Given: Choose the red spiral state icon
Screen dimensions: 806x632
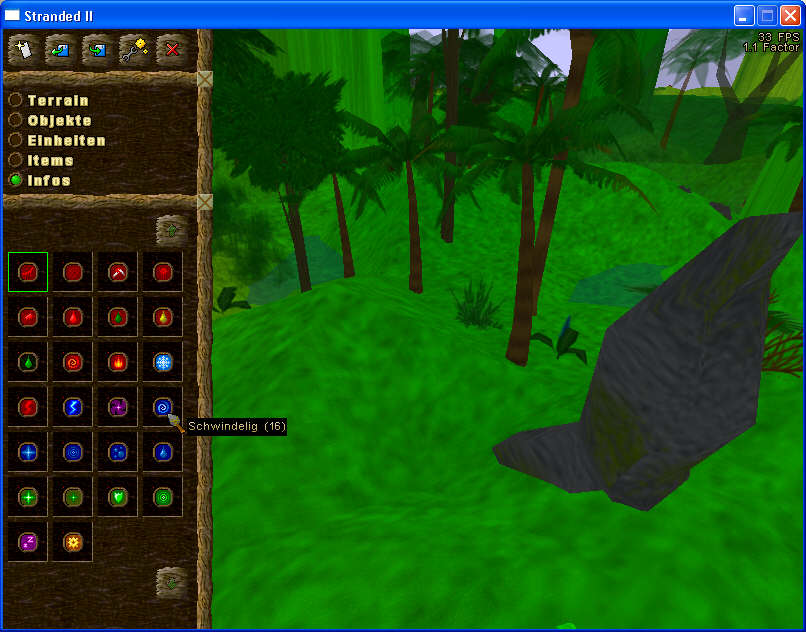Looking at the screenshot, I should (x=72, y=362).
